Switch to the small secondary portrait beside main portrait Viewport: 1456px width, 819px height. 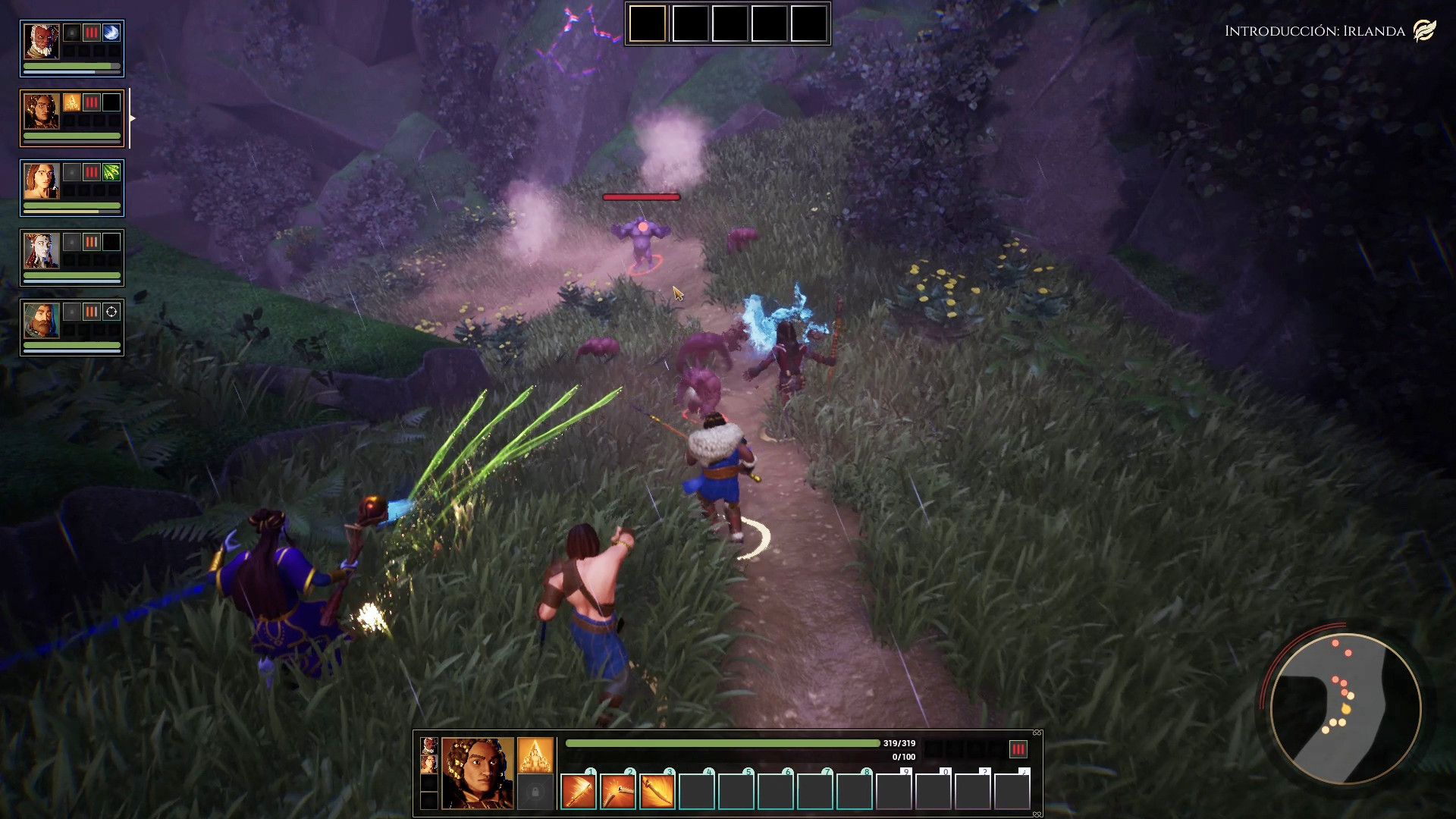428,748
